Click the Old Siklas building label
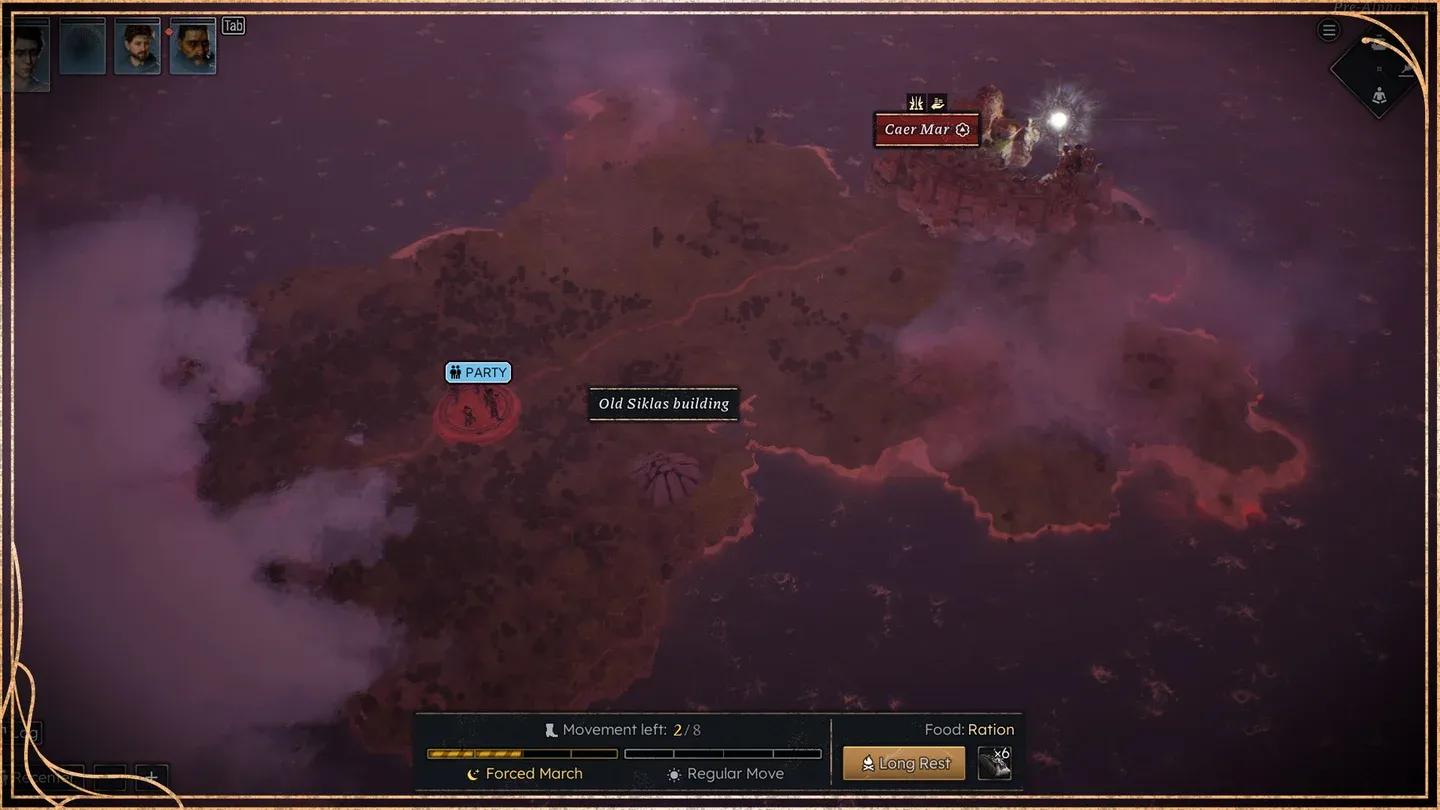Screen dimensions: 1440x810 tap(663, 404)
